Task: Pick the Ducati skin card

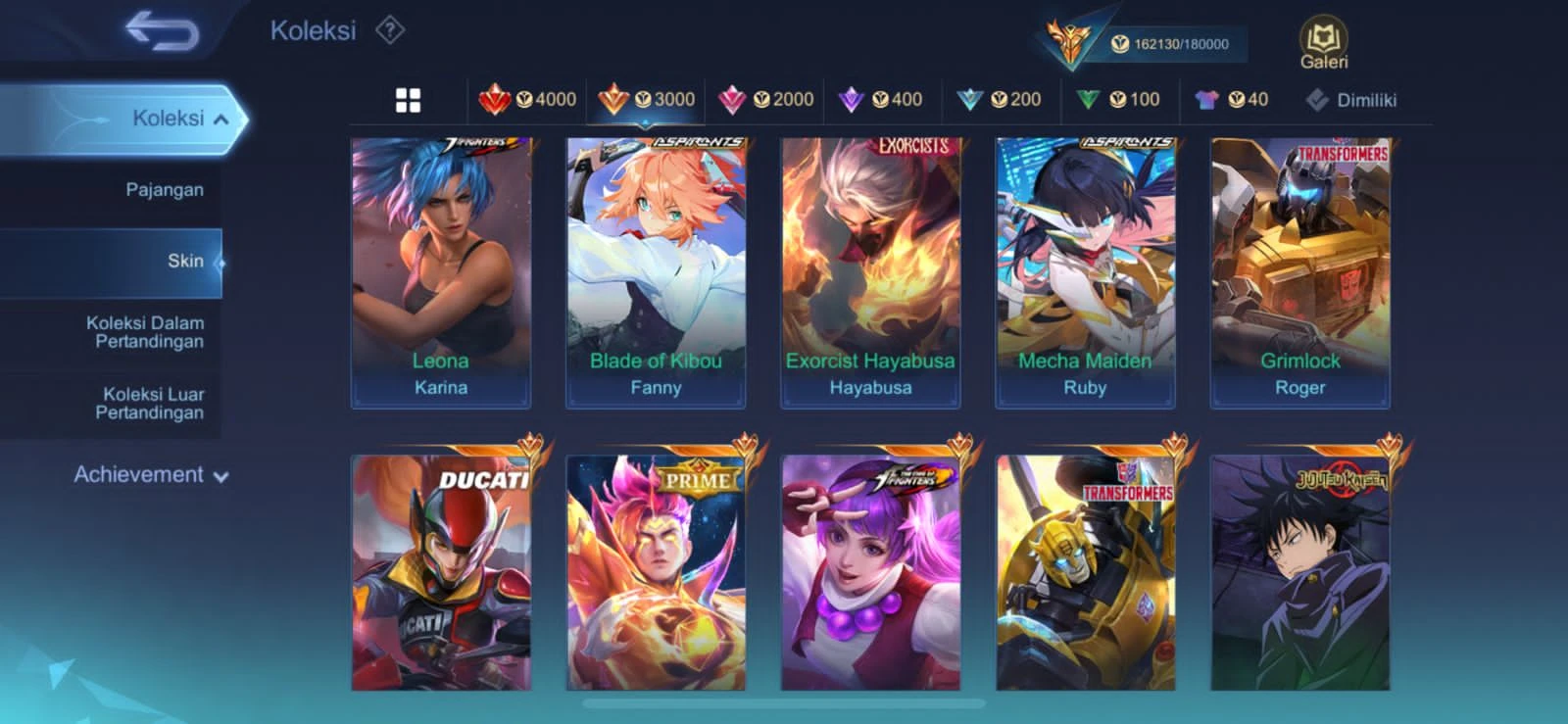Action: pyautogui.click(x=441, y=572)
